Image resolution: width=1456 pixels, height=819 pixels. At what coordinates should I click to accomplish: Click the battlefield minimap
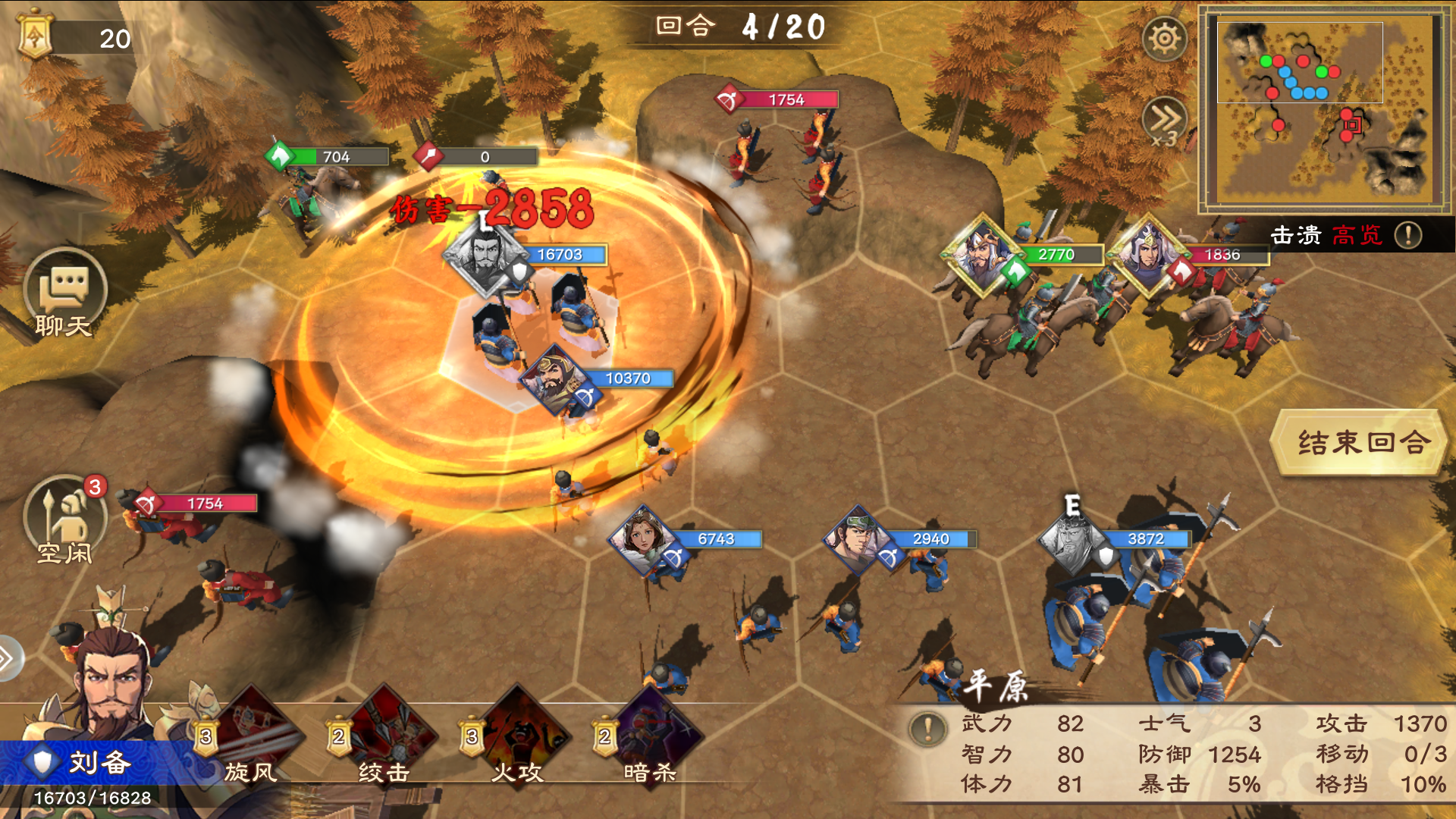(x=1324, y=109)
